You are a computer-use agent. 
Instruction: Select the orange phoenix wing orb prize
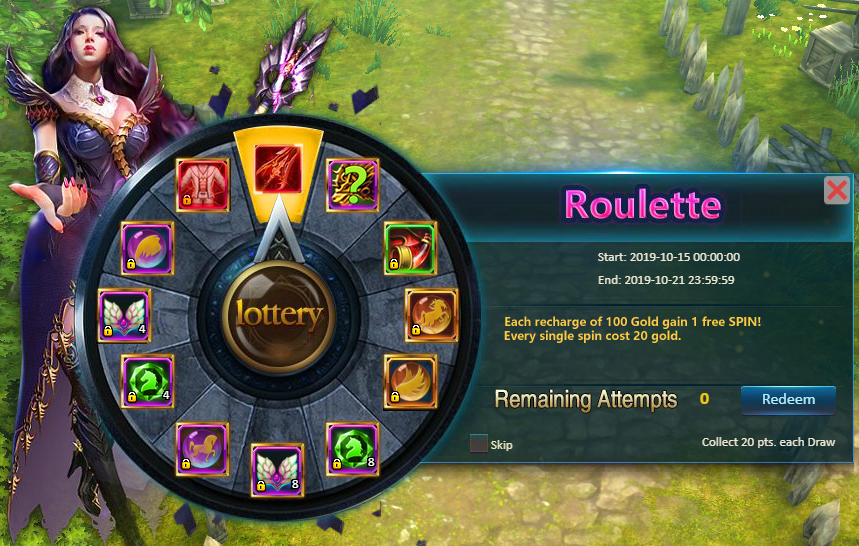[x=410, y=381]
